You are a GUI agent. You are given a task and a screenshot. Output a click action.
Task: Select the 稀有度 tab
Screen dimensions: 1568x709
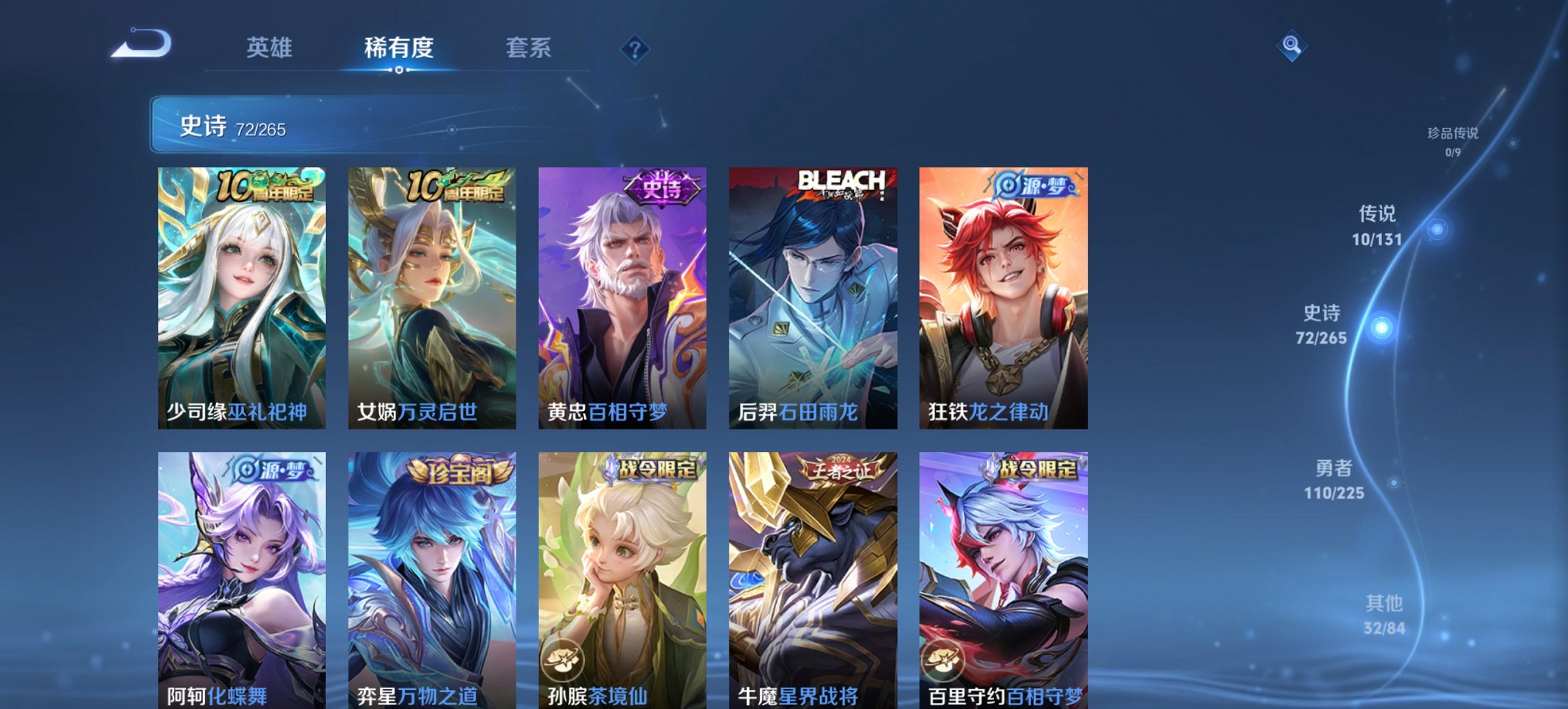pos(400,48)
